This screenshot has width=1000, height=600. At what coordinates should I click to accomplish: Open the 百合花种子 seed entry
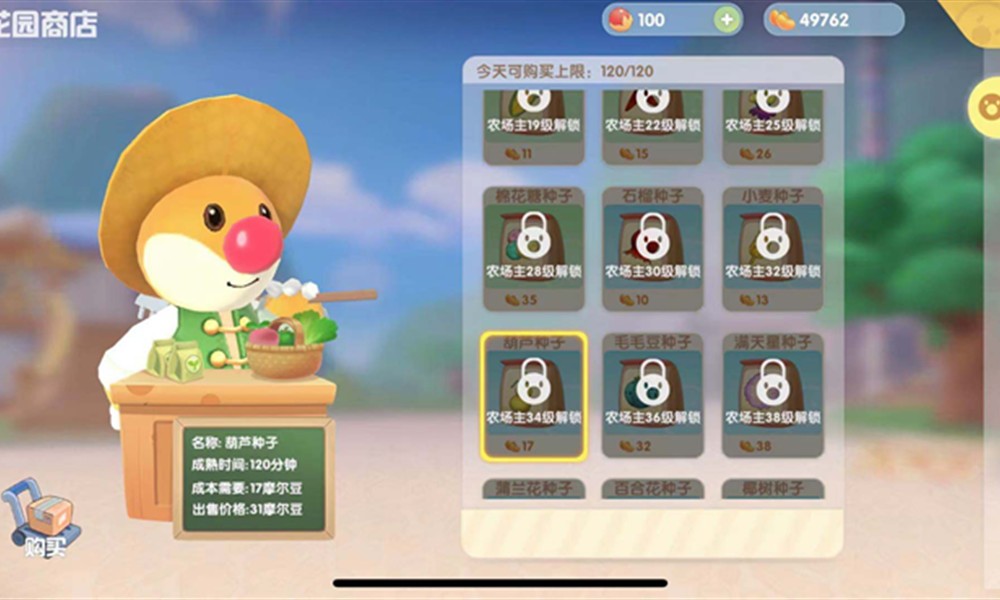tap(653, 488)
